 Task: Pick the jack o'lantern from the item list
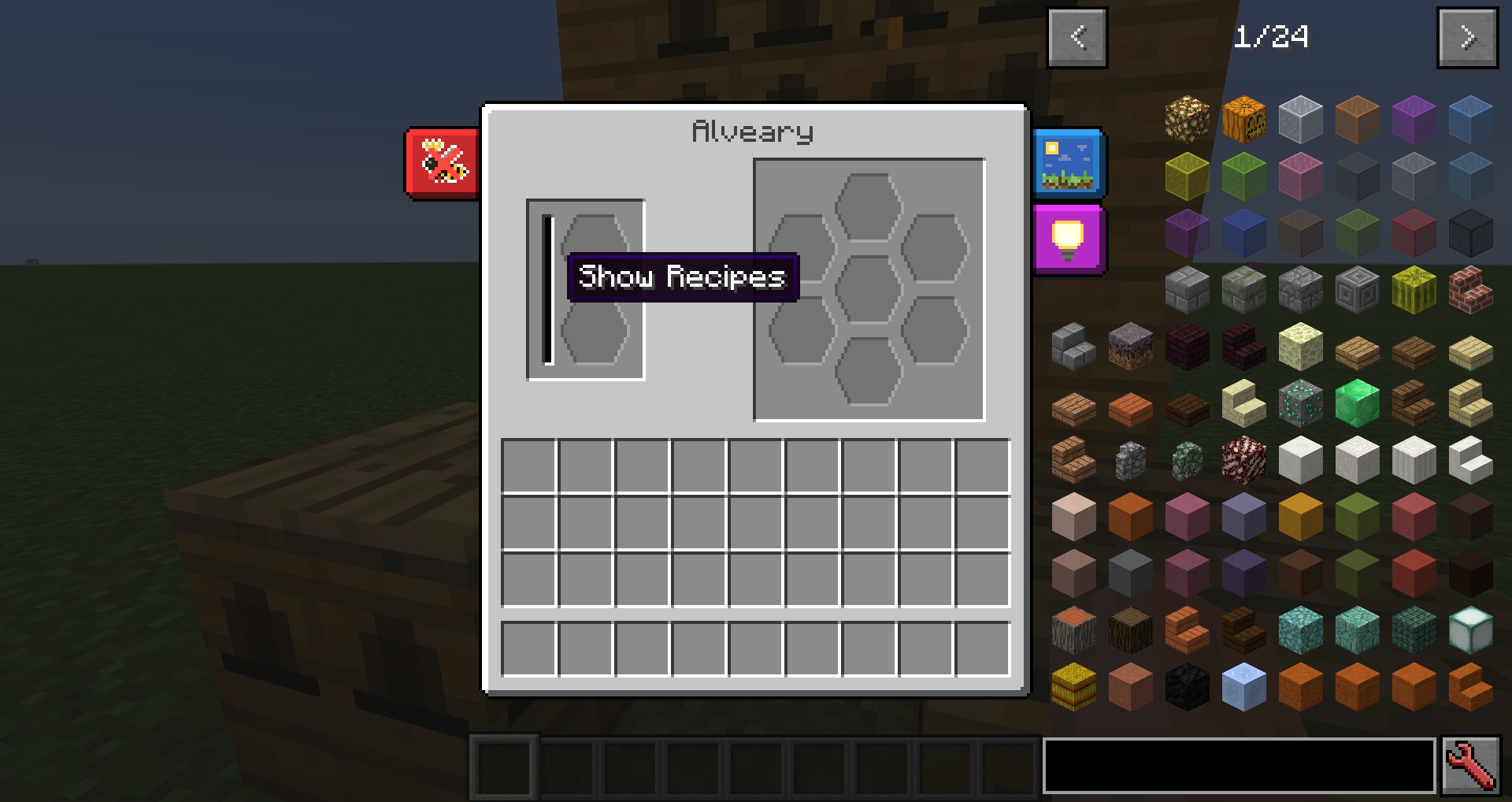tap(1243, 119)
